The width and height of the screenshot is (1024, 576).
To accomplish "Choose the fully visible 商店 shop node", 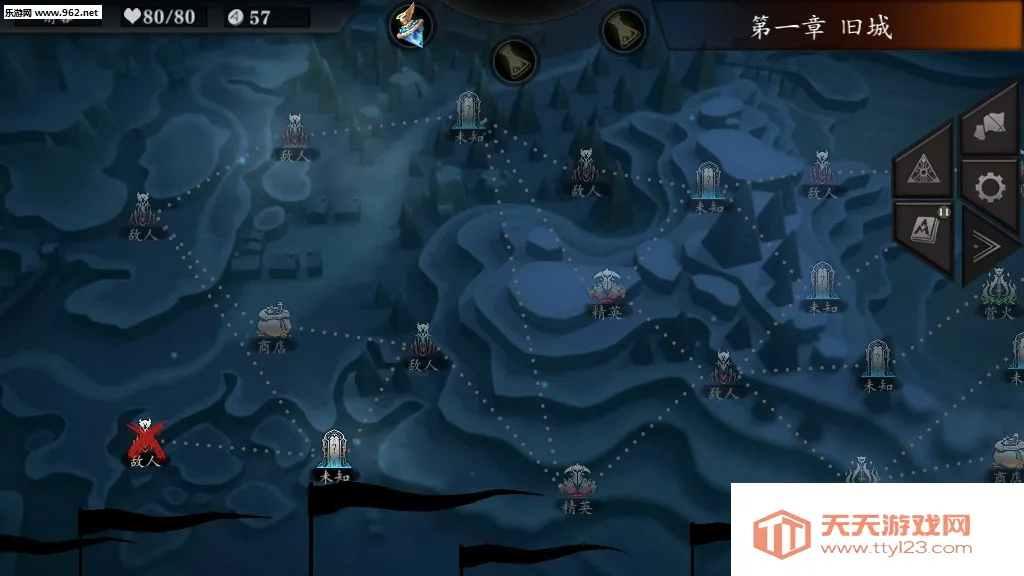I will tap(272, 326).
